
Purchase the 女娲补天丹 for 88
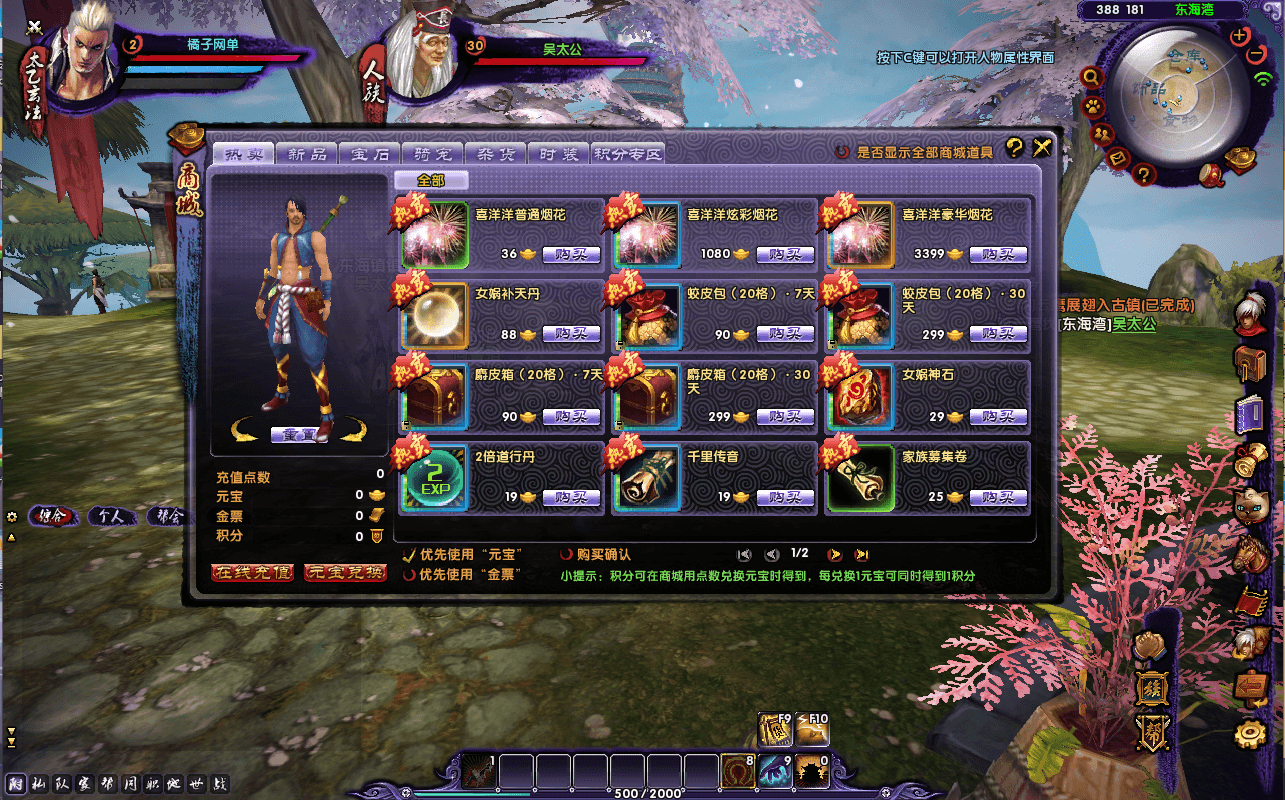[571, 334]
